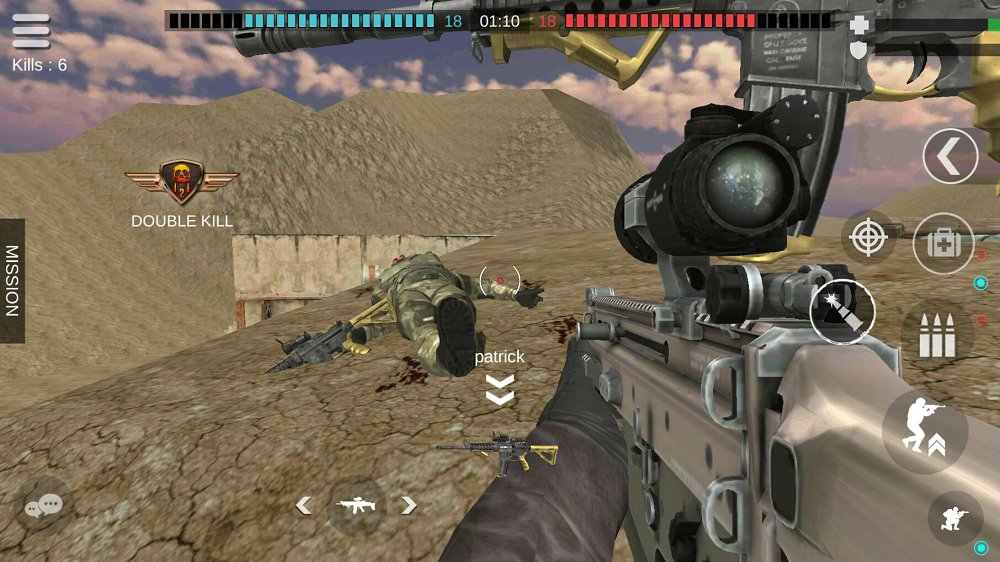Reload using the bullets button
The image size is (1000, 562).
tap(937, 337)
